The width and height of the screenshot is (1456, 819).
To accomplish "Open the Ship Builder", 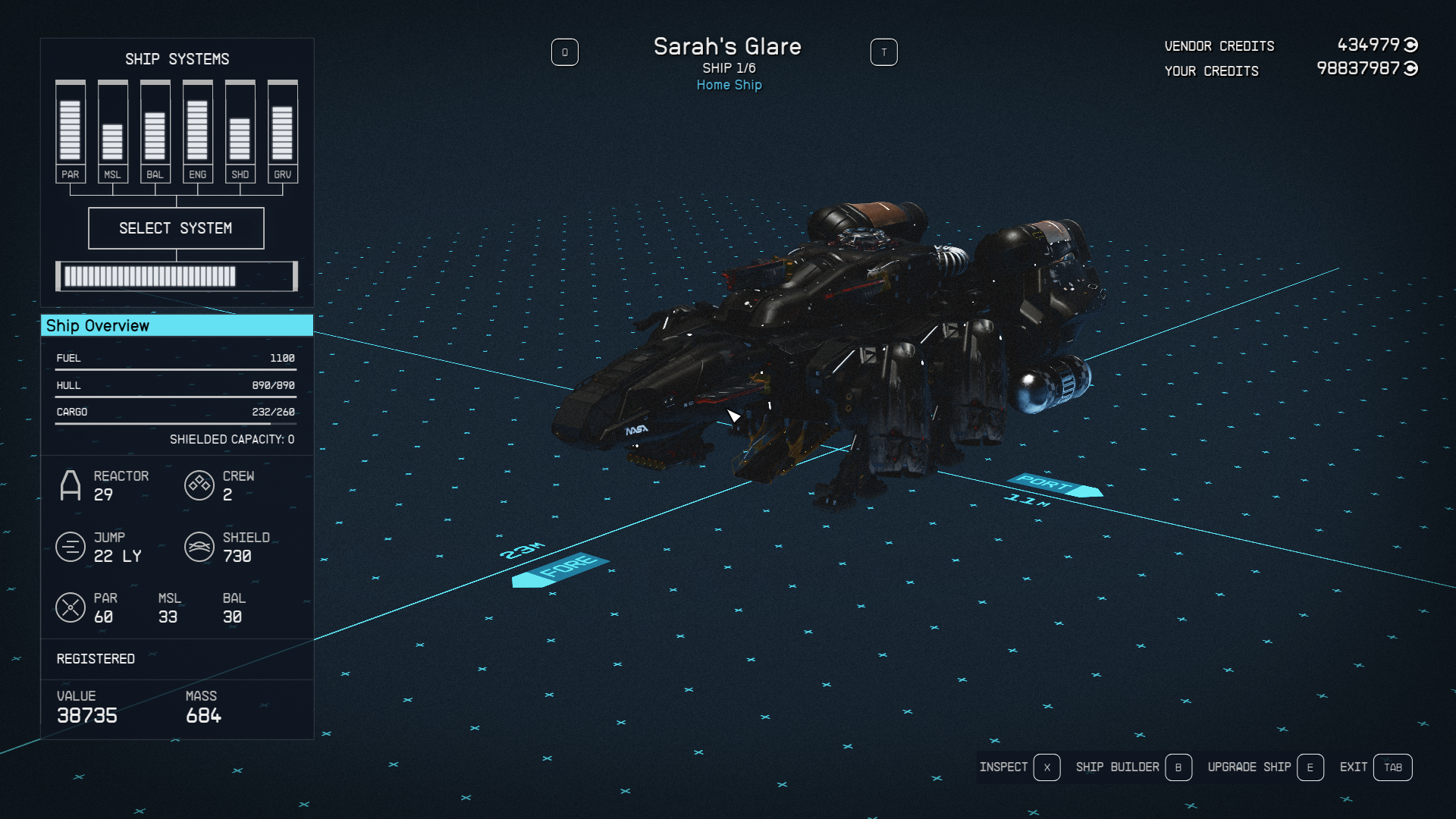I will [1132, 767].
